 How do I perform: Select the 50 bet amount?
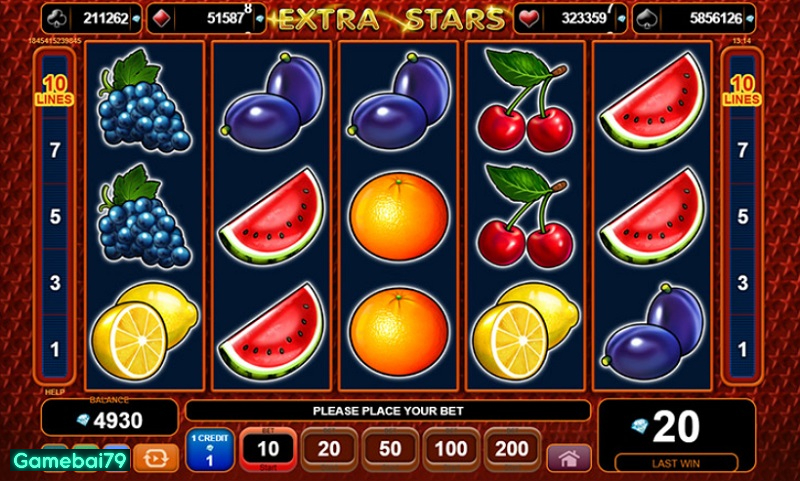click(390, 450)
